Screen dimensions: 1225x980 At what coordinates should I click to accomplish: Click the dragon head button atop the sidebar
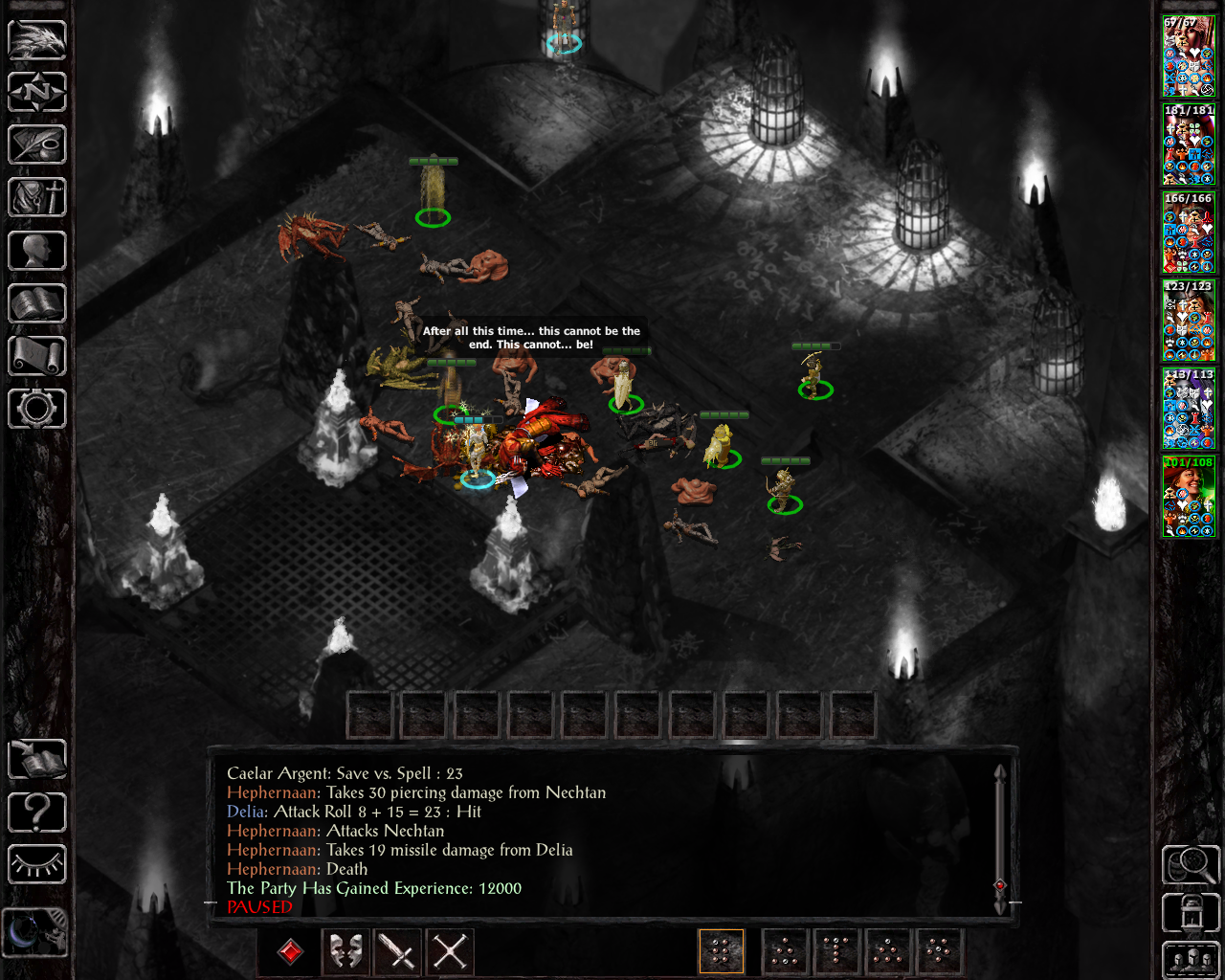pyautogui.click(x=37, y=40)
